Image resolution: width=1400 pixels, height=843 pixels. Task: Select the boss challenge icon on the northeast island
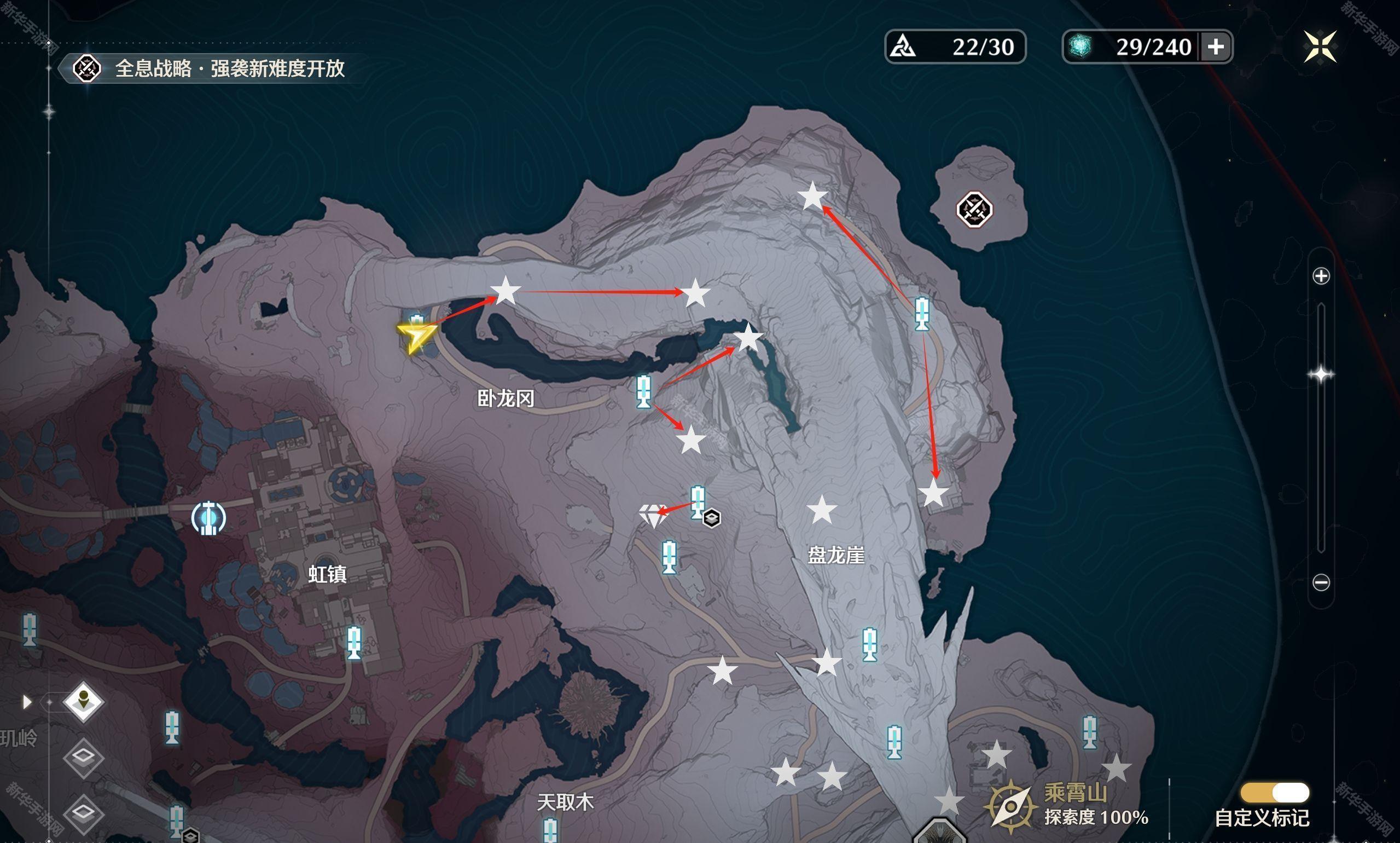[x=975, y=210]
